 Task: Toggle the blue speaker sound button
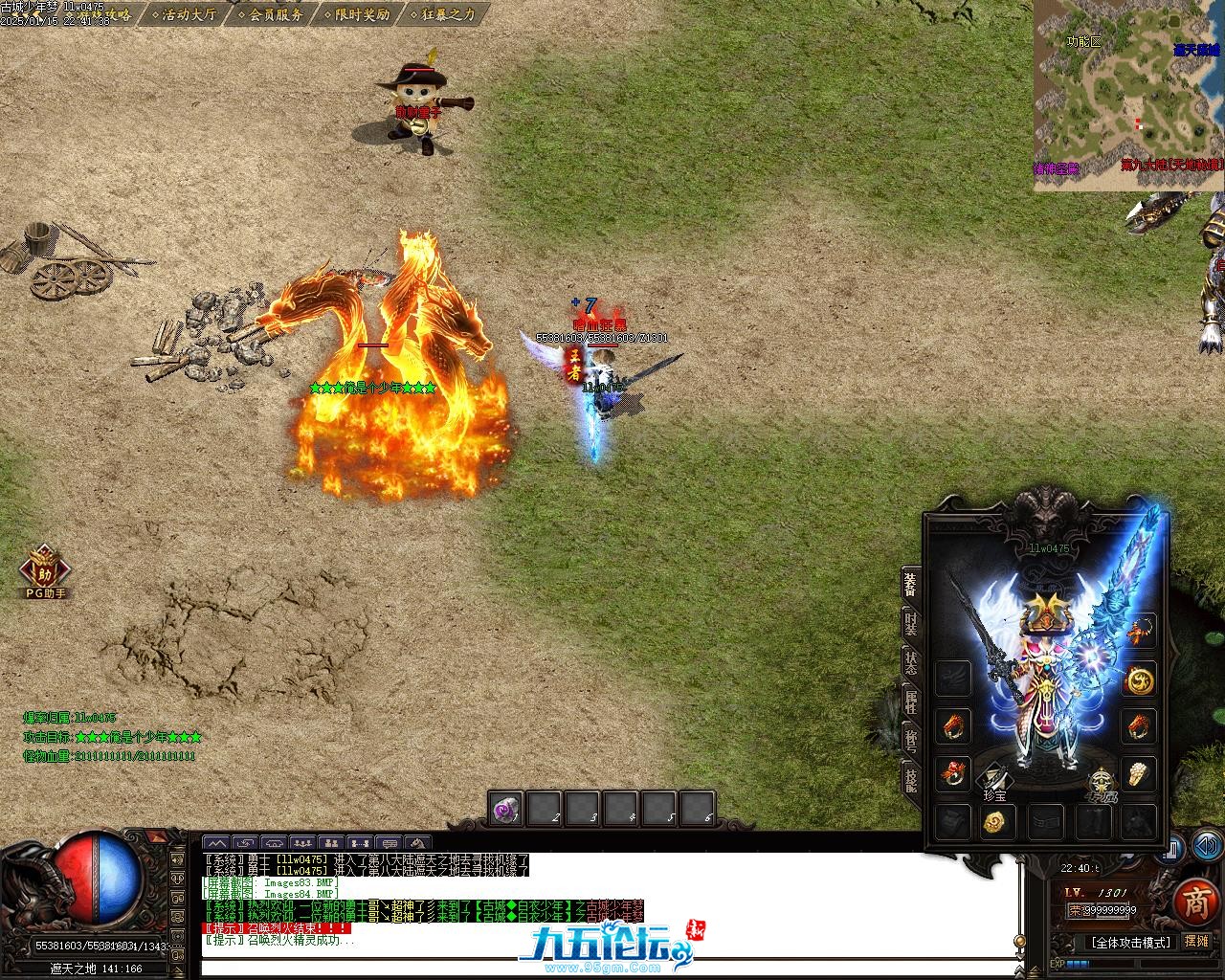1204,846
